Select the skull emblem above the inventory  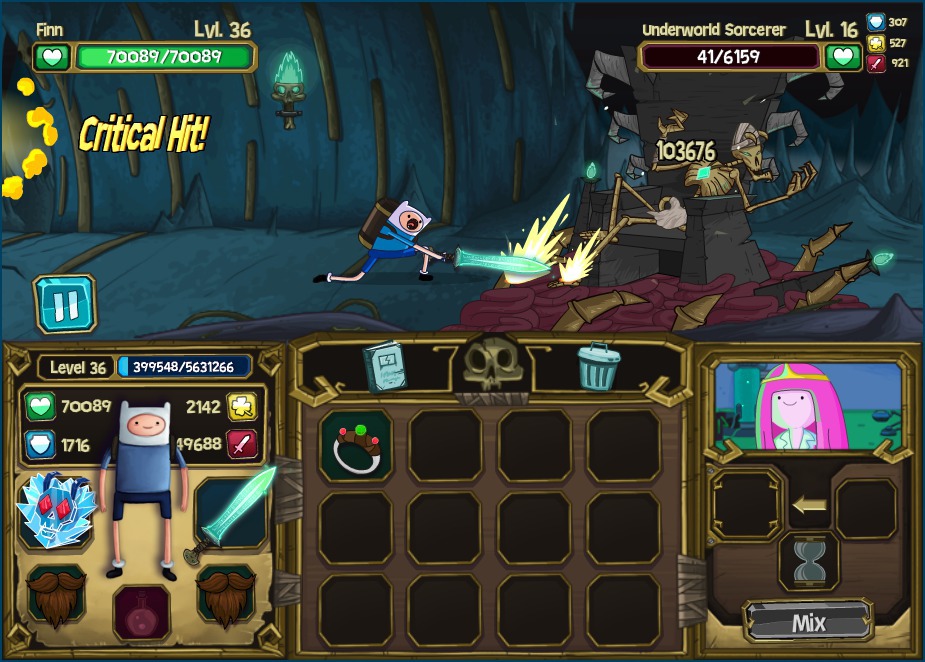point(491,367)
